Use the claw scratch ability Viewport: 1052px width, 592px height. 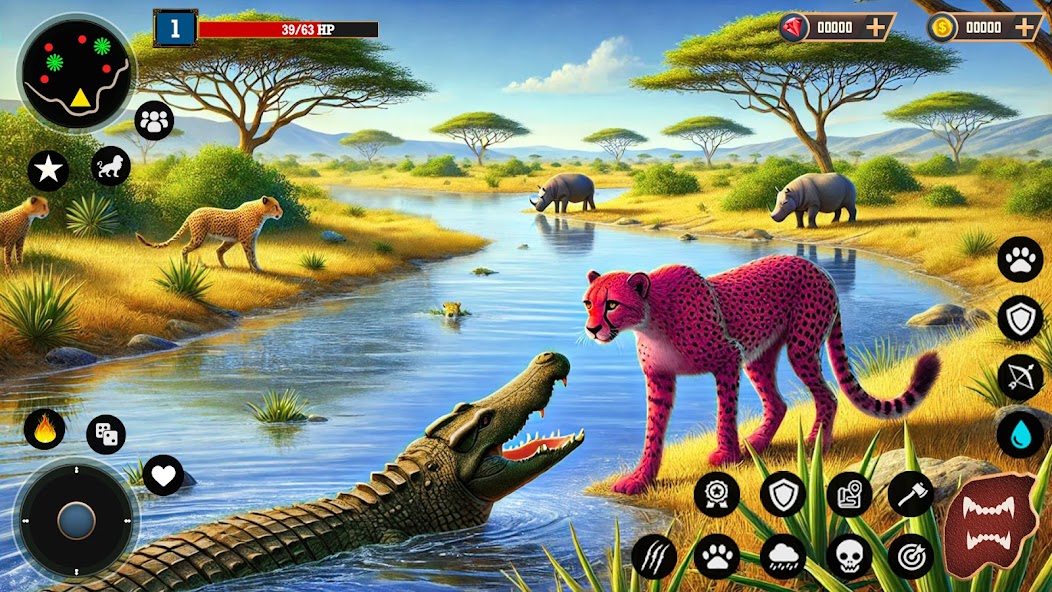654,556
